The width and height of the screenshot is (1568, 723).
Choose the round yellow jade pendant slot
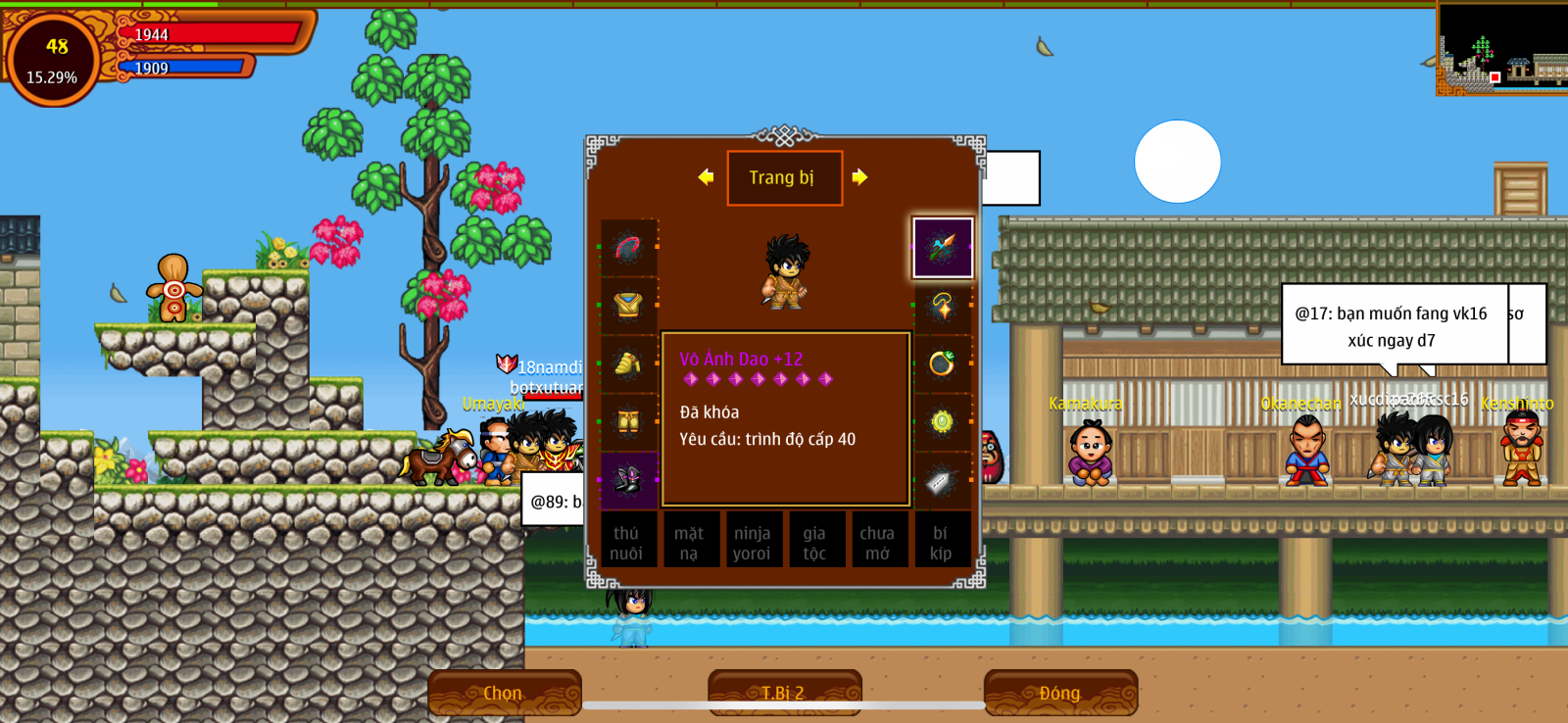[942, 422]
